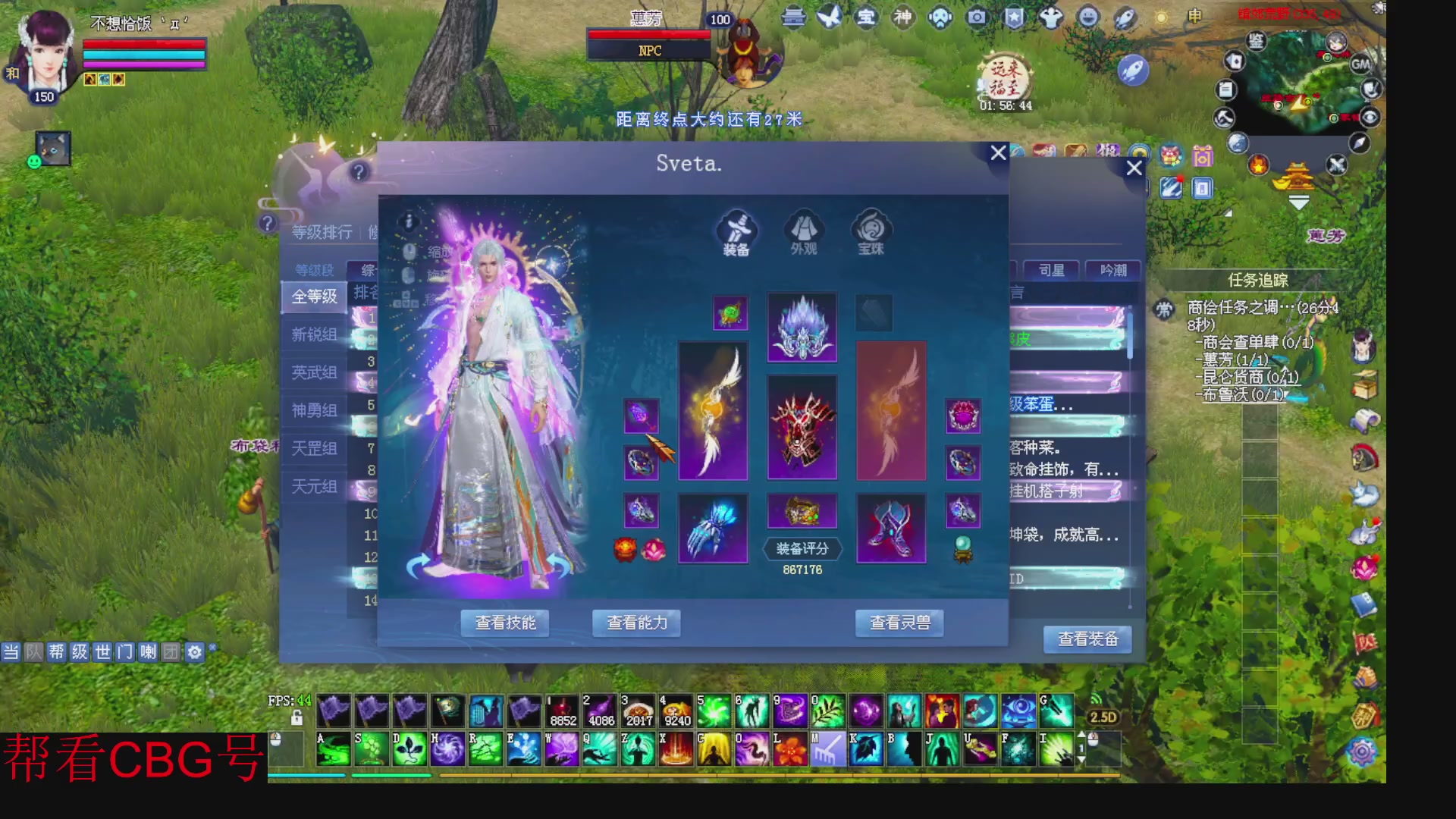Expand the orange arrow under the minimap
This screenshot has height=819, width=1456.
coord(1299,201)
